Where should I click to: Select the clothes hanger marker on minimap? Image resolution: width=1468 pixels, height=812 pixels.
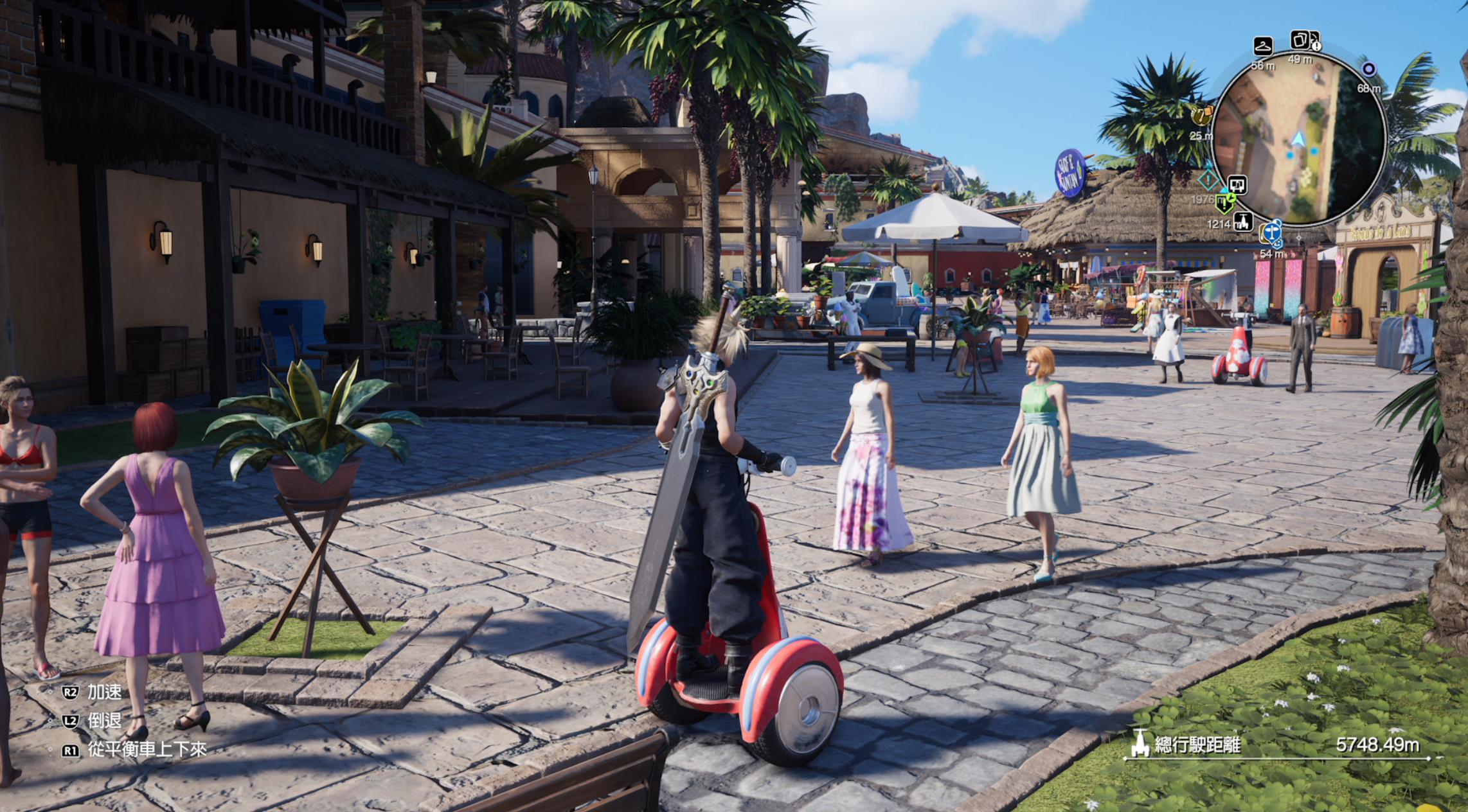coord(1262,46)
